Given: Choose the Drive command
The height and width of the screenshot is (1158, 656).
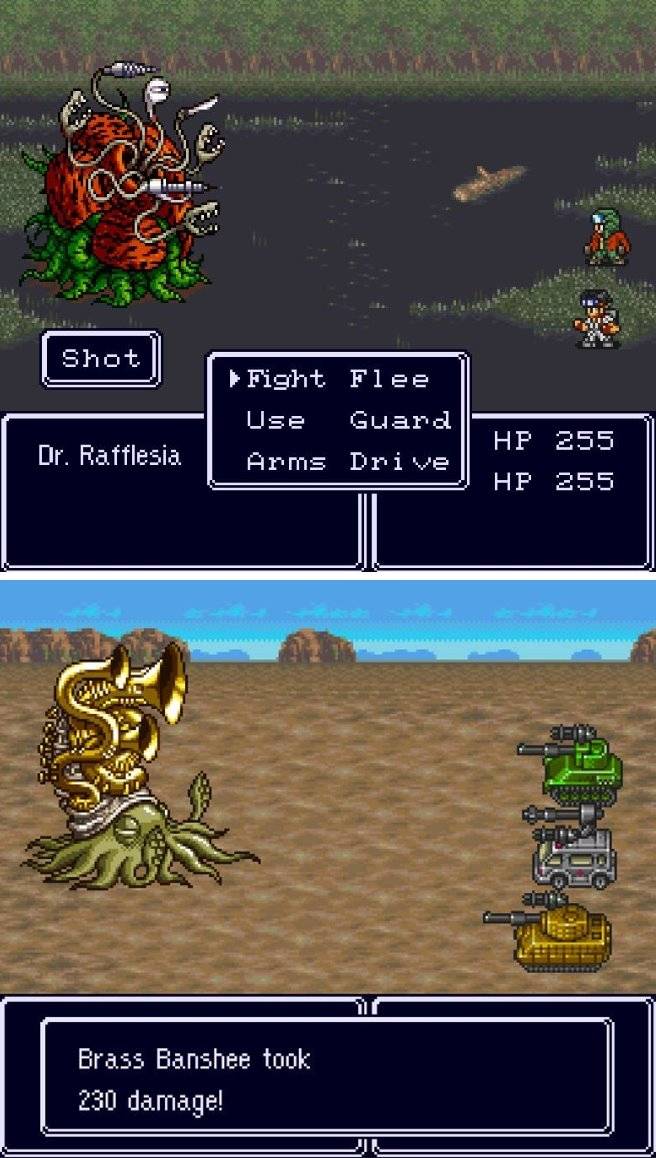Looking at the screenshot, I should click(399, 462).
